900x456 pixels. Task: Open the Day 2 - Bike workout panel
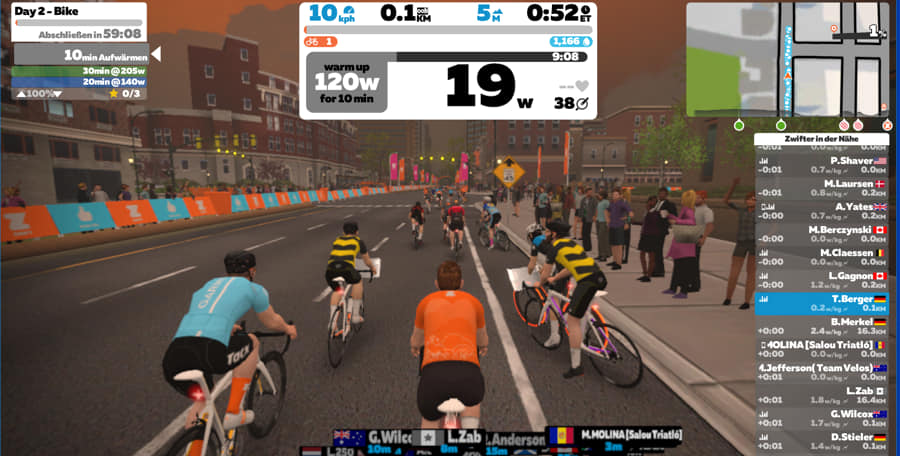(77, 21)
